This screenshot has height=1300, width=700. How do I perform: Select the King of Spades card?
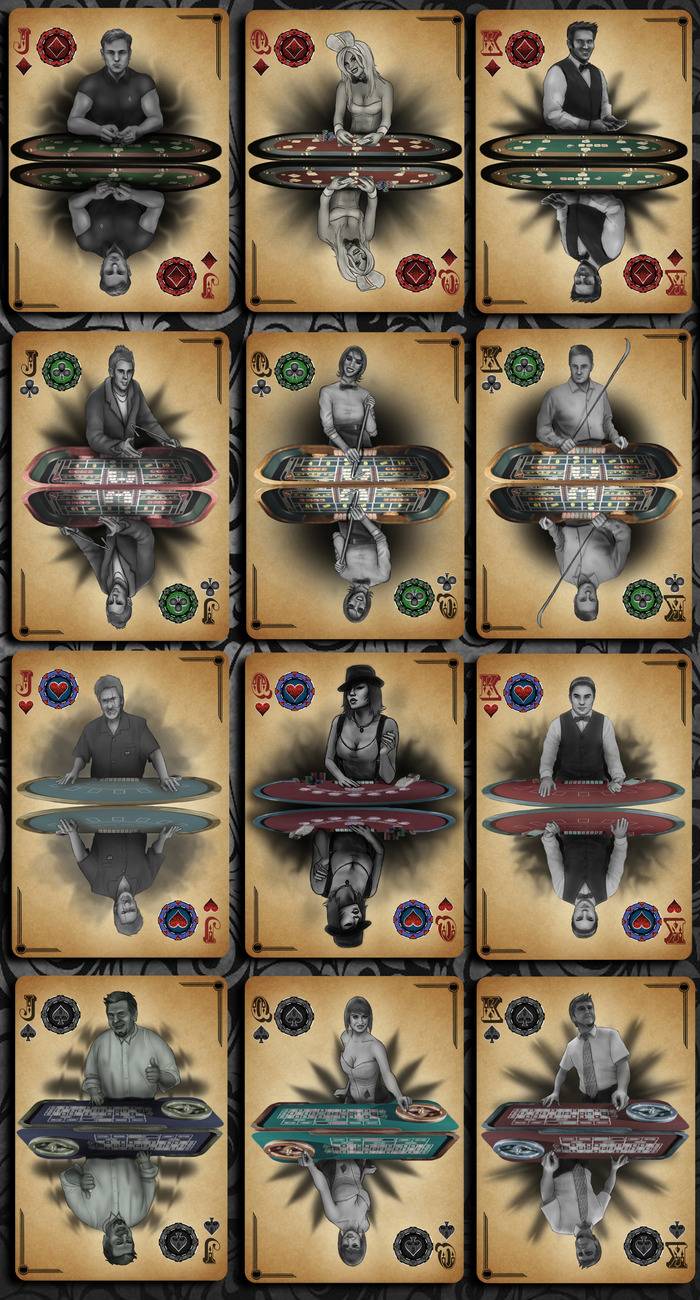585,1128
